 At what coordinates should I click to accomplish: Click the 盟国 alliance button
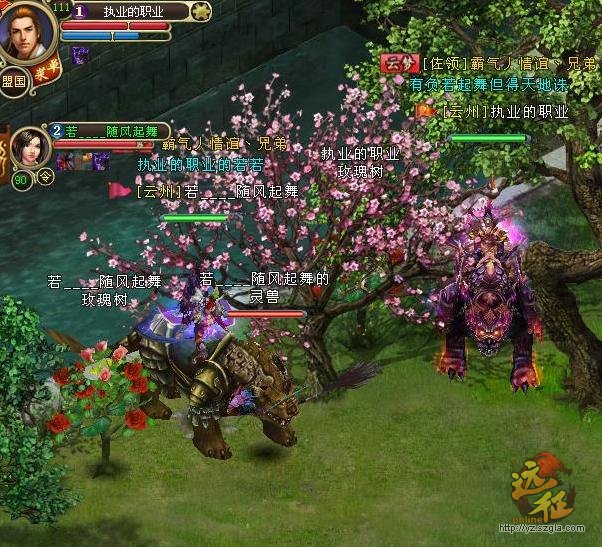pos(14,82)
